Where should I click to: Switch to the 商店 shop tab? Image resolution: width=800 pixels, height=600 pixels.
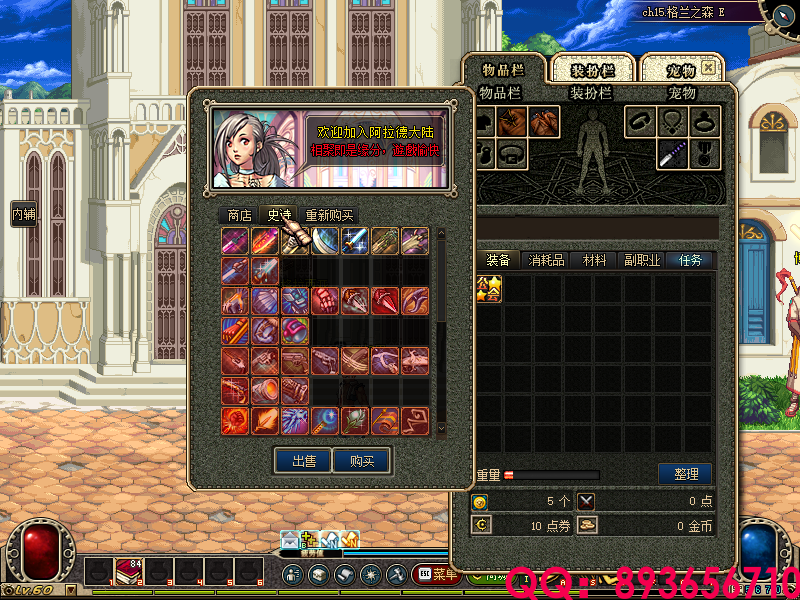coord(239,215)
